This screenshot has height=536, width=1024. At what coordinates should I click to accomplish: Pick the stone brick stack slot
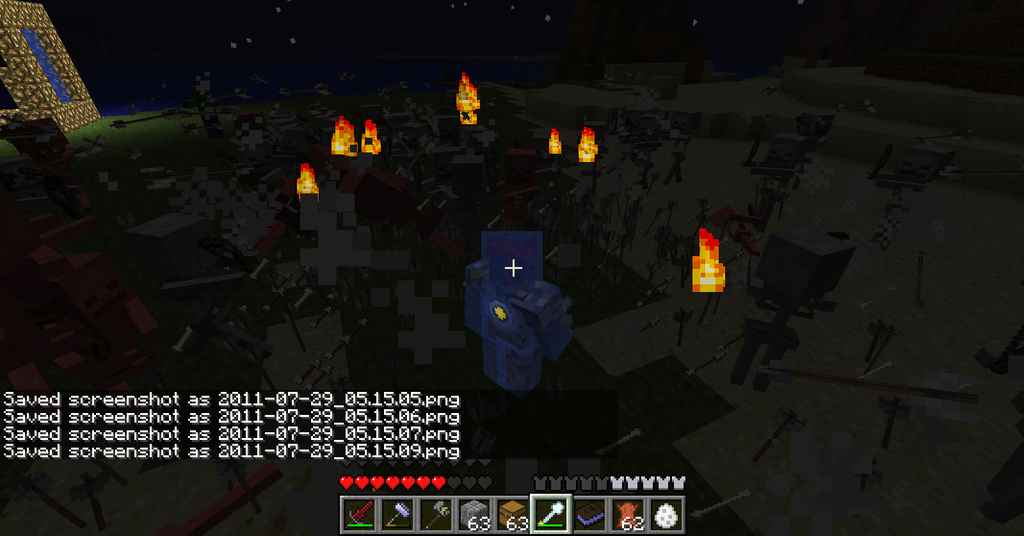click(473, 514)
